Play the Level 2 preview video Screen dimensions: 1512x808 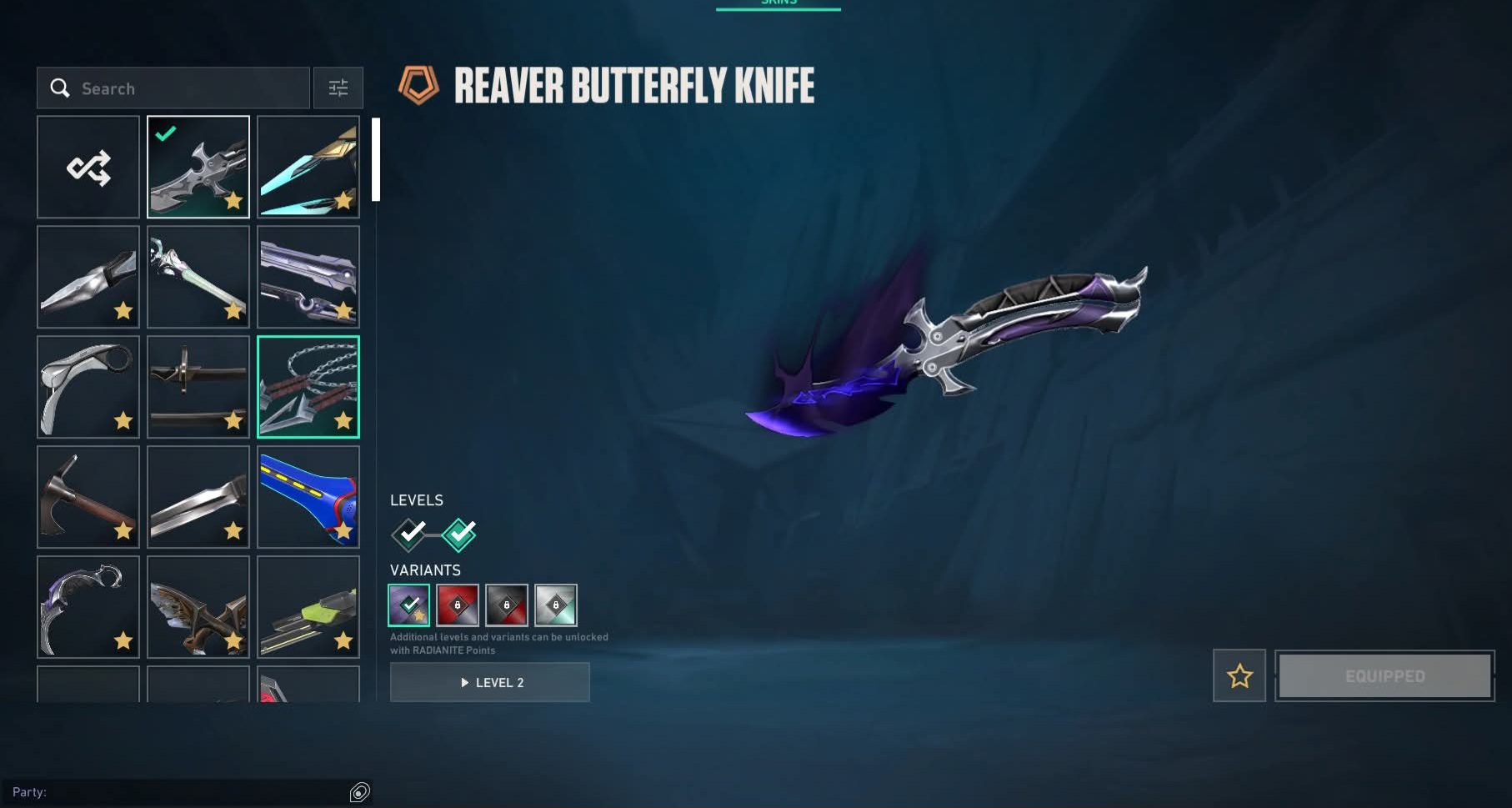490,682
